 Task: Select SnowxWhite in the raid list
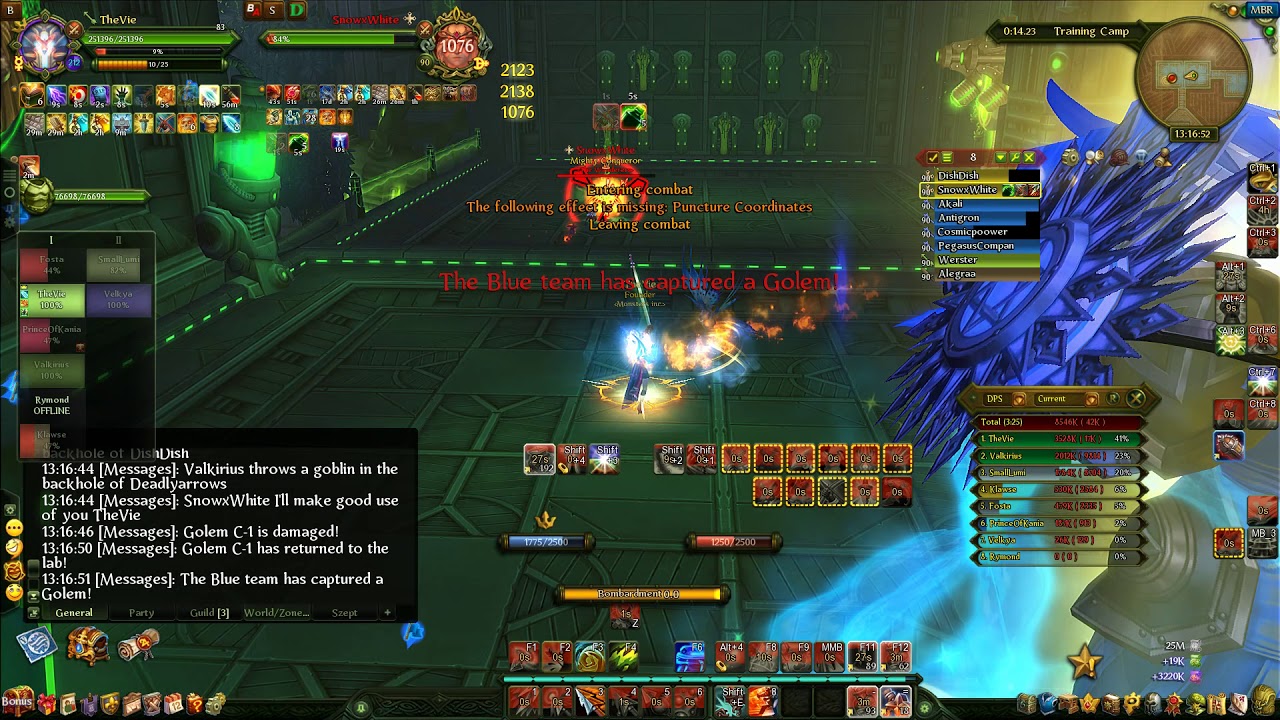pos(966,189)
